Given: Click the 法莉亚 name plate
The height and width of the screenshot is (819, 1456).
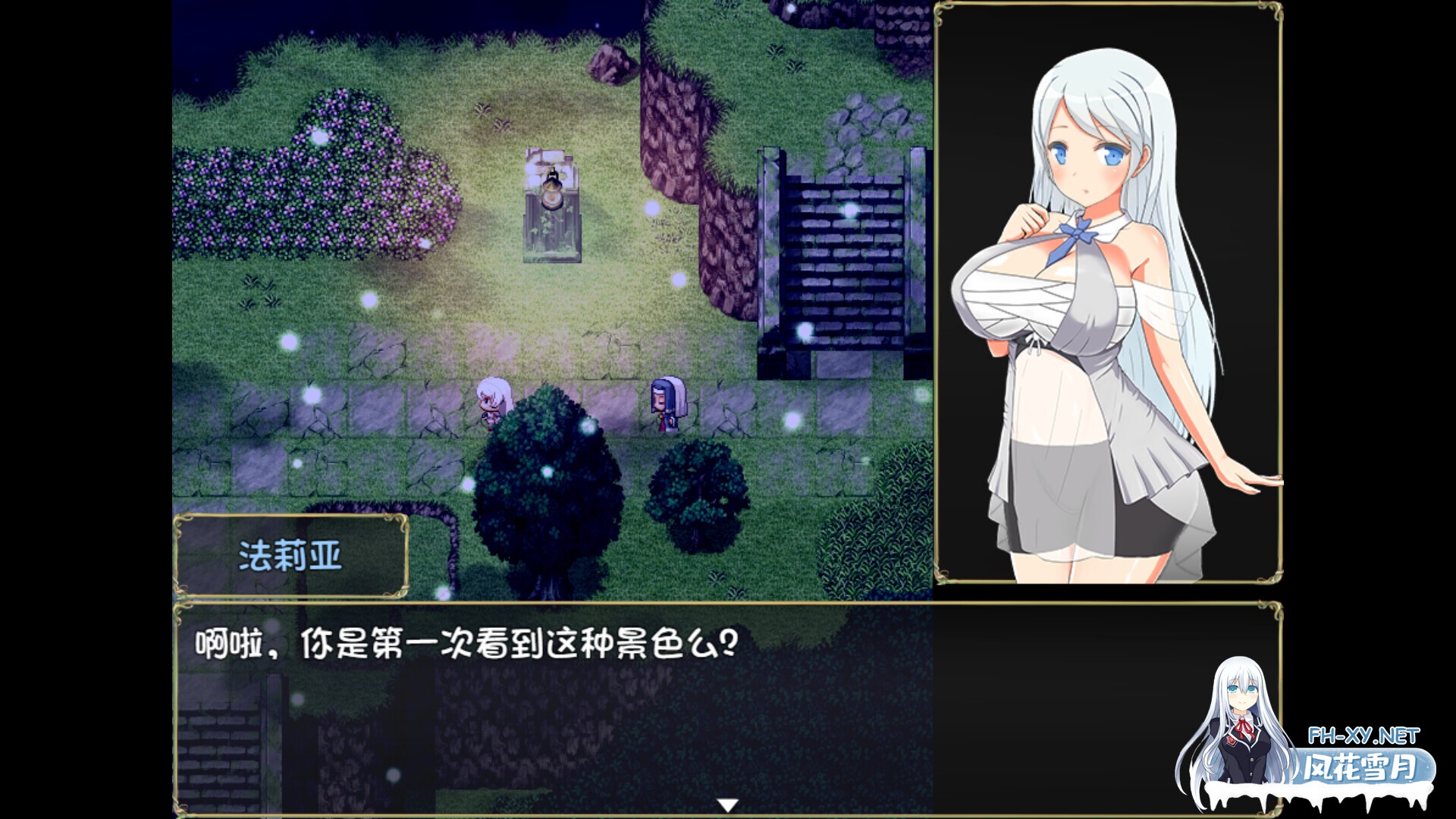Looking at the screenshot, I should (292, 556).
